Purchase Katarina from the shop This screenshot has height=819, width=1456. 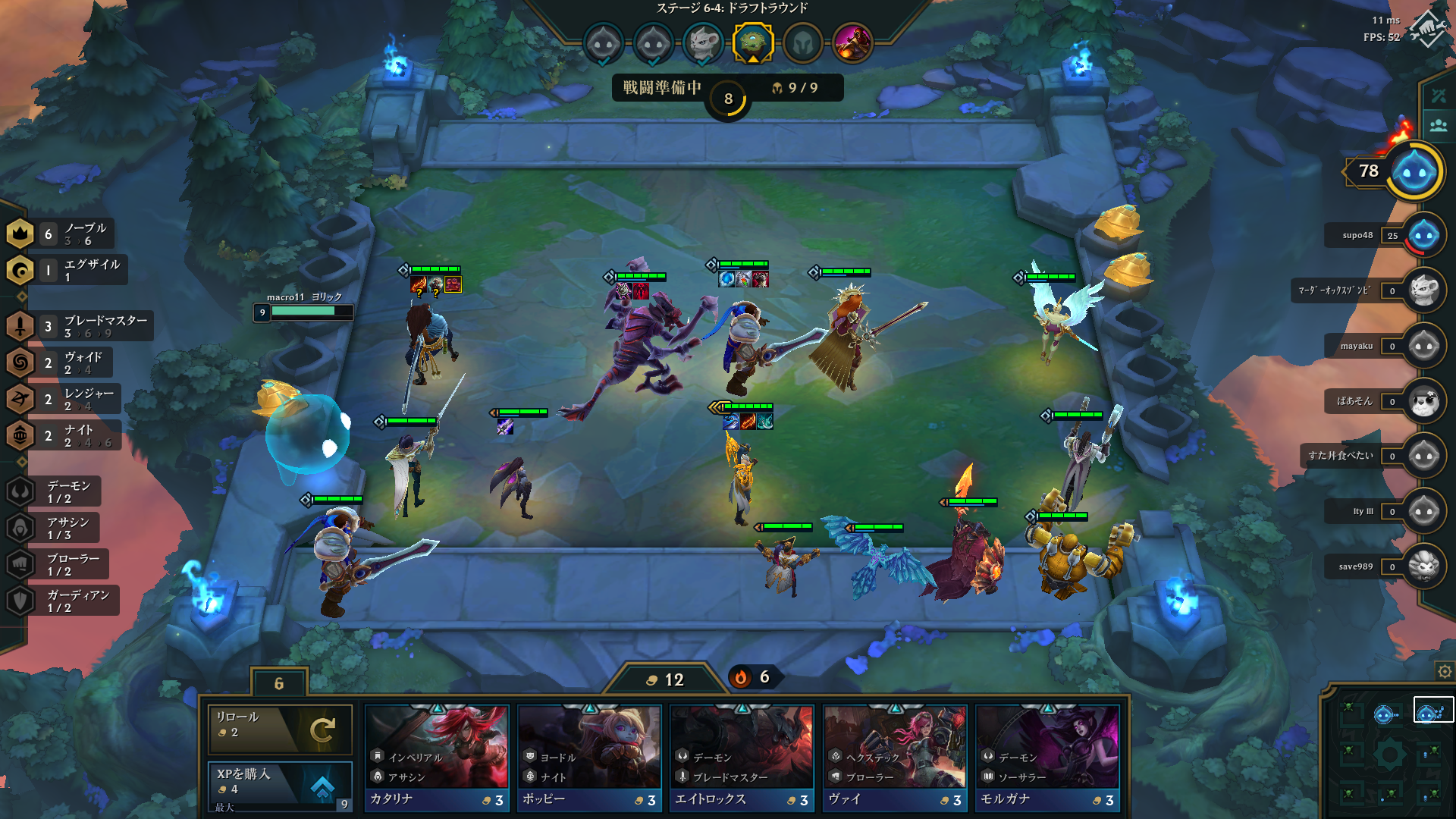point(437,758)
